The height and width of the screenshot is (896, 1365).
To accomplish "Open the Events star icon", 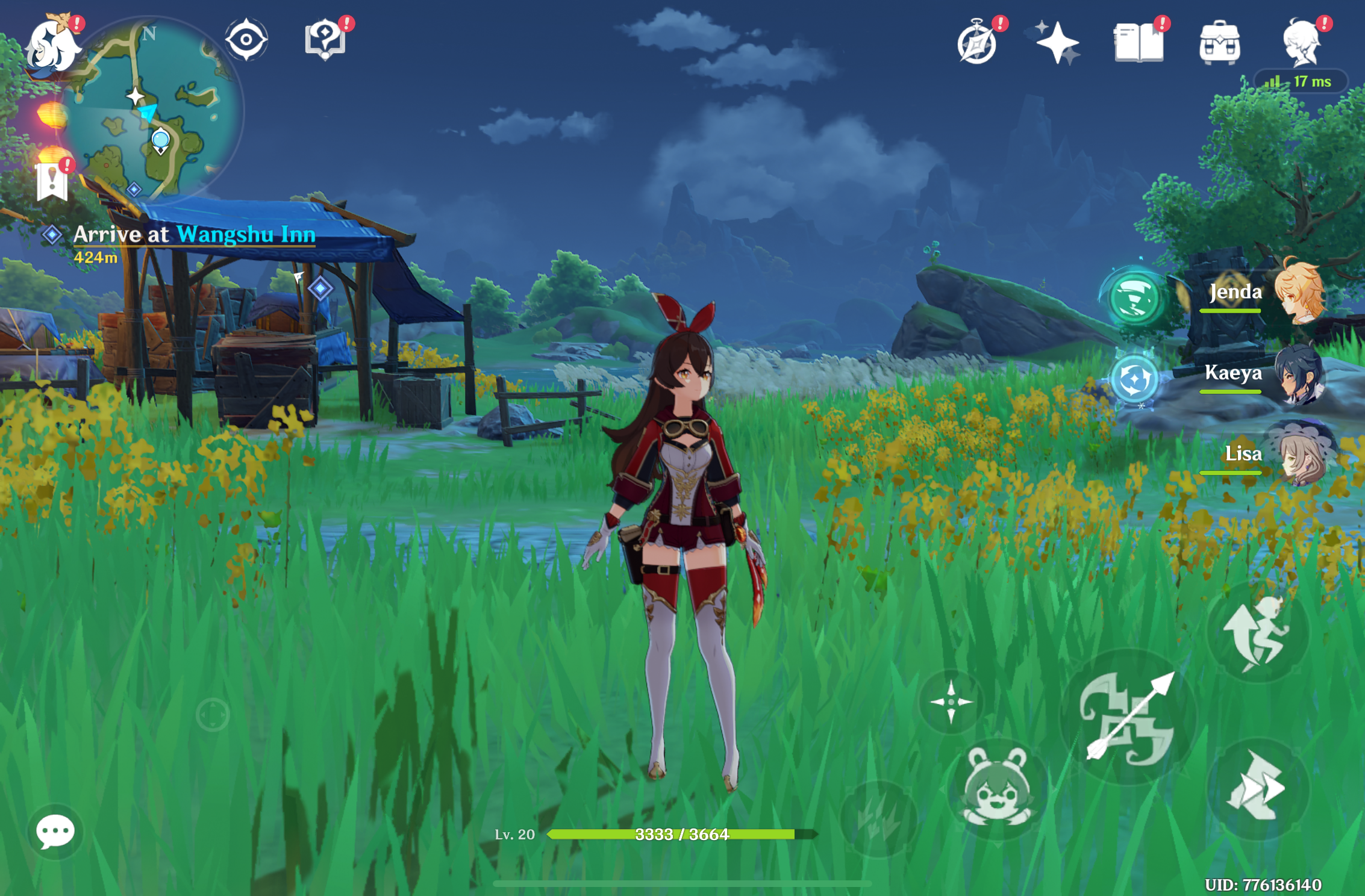I will tap(1058, 41).
